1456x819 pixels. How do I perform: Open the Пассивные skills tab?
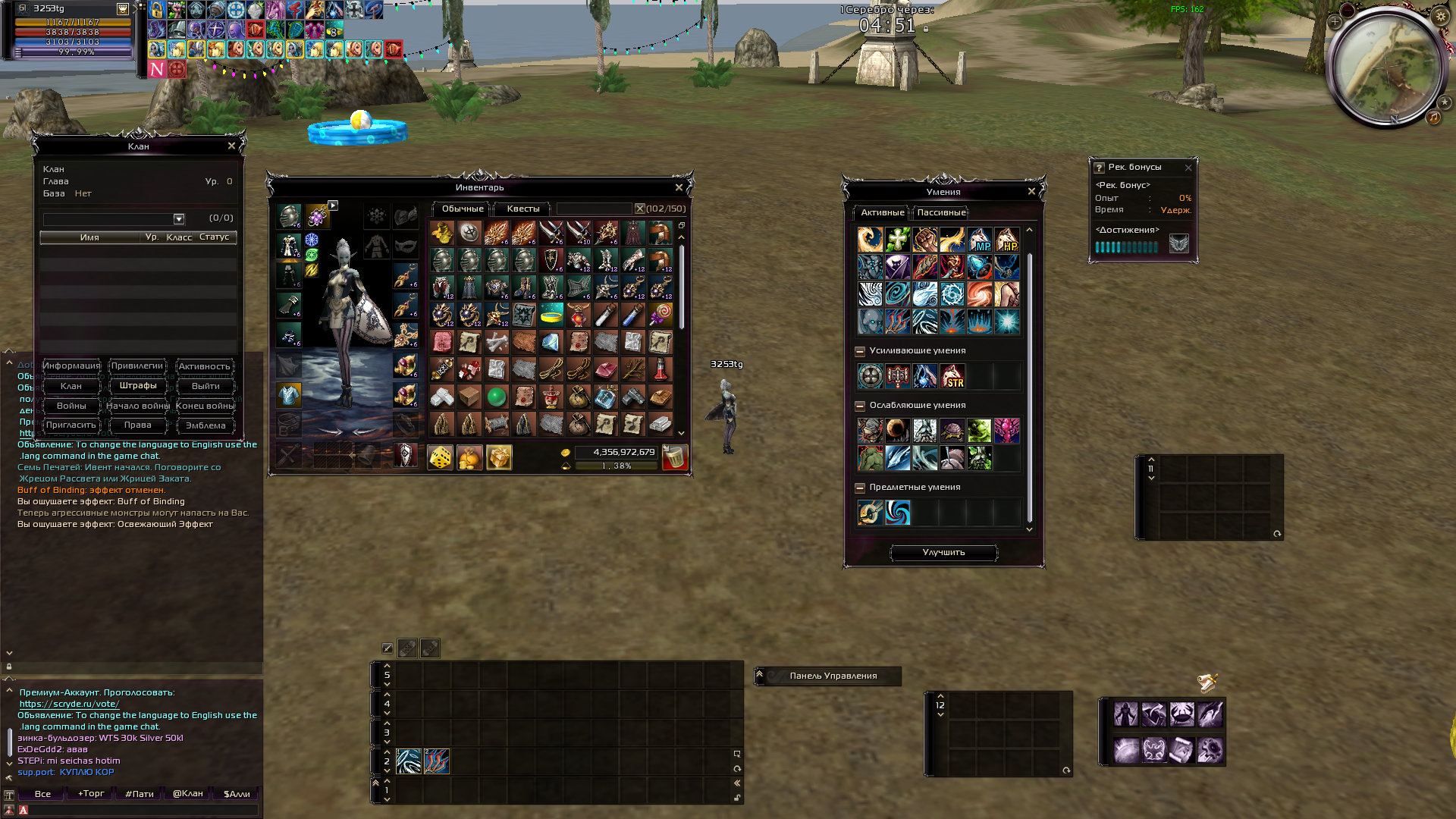point(941,212)
